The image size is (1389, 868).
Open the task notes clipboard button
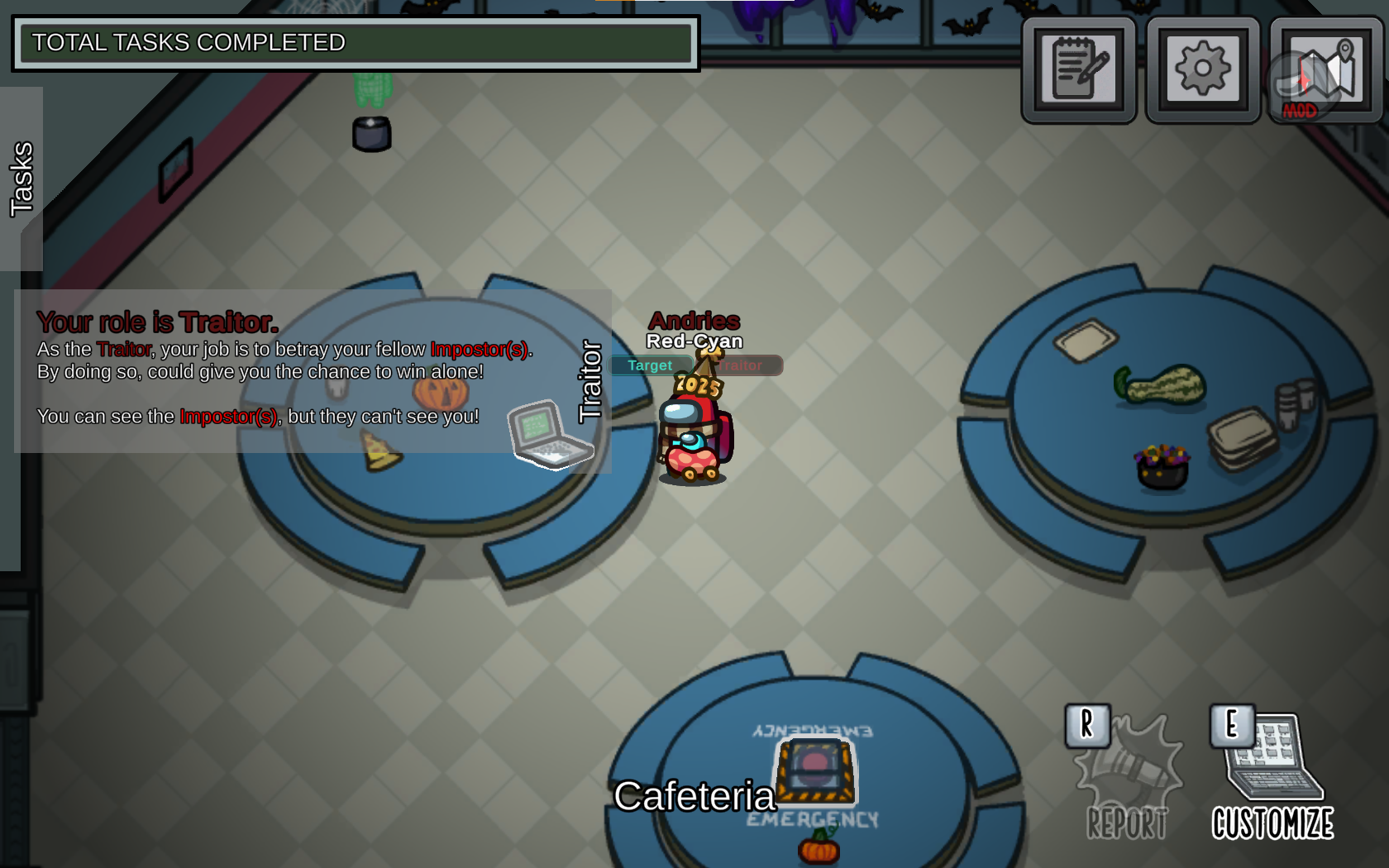1079,69
